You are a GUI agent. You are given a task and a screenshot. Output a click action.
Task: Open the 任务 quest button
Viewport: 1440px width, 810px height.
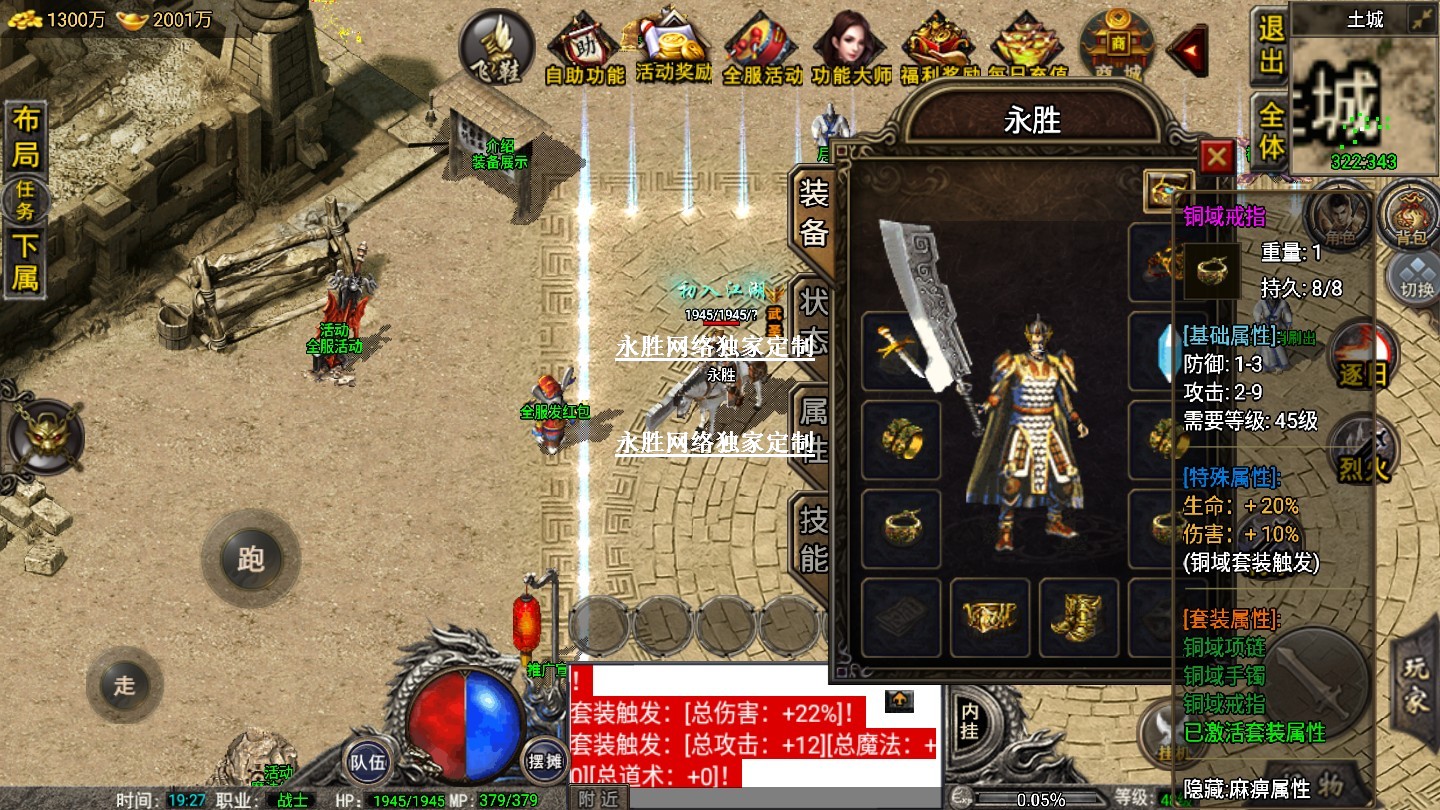(x=26, y=204)
